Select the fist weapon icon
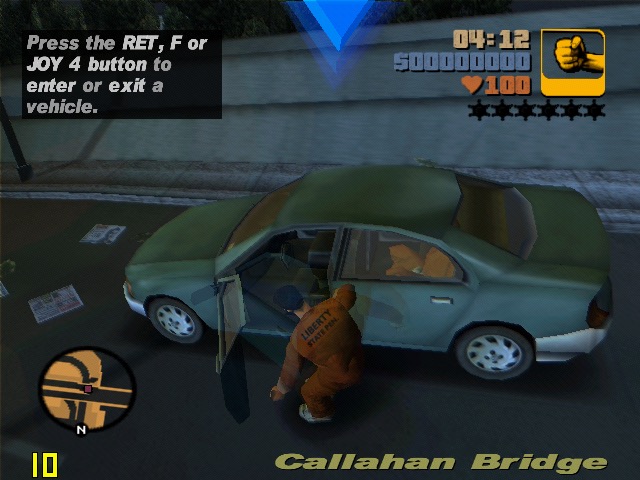Viewport: 640px width, 480px height. pyautogui.click(x=573, y=62)
